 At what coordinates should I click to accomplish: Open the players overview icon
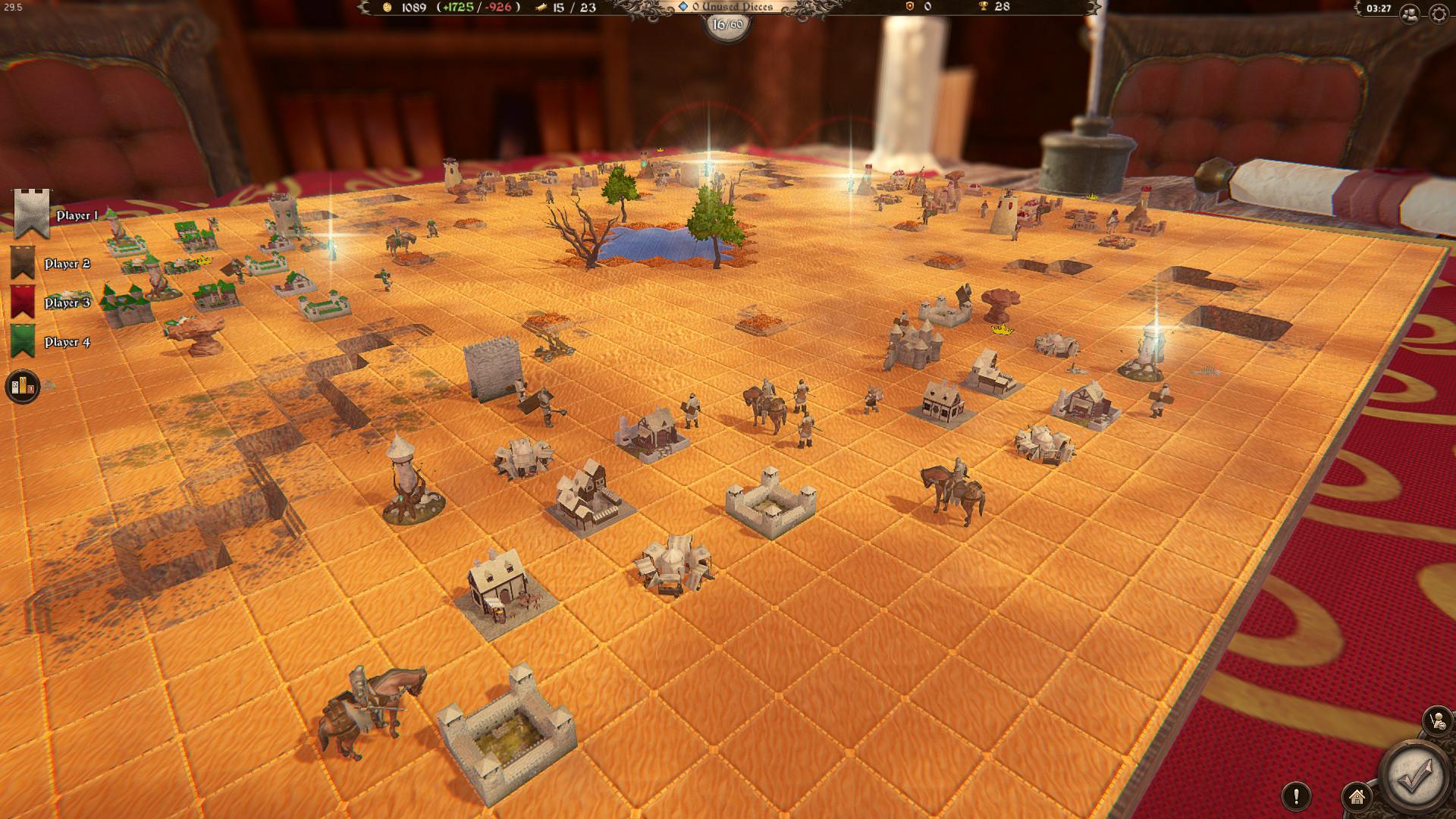click(x=1410, y=14)
